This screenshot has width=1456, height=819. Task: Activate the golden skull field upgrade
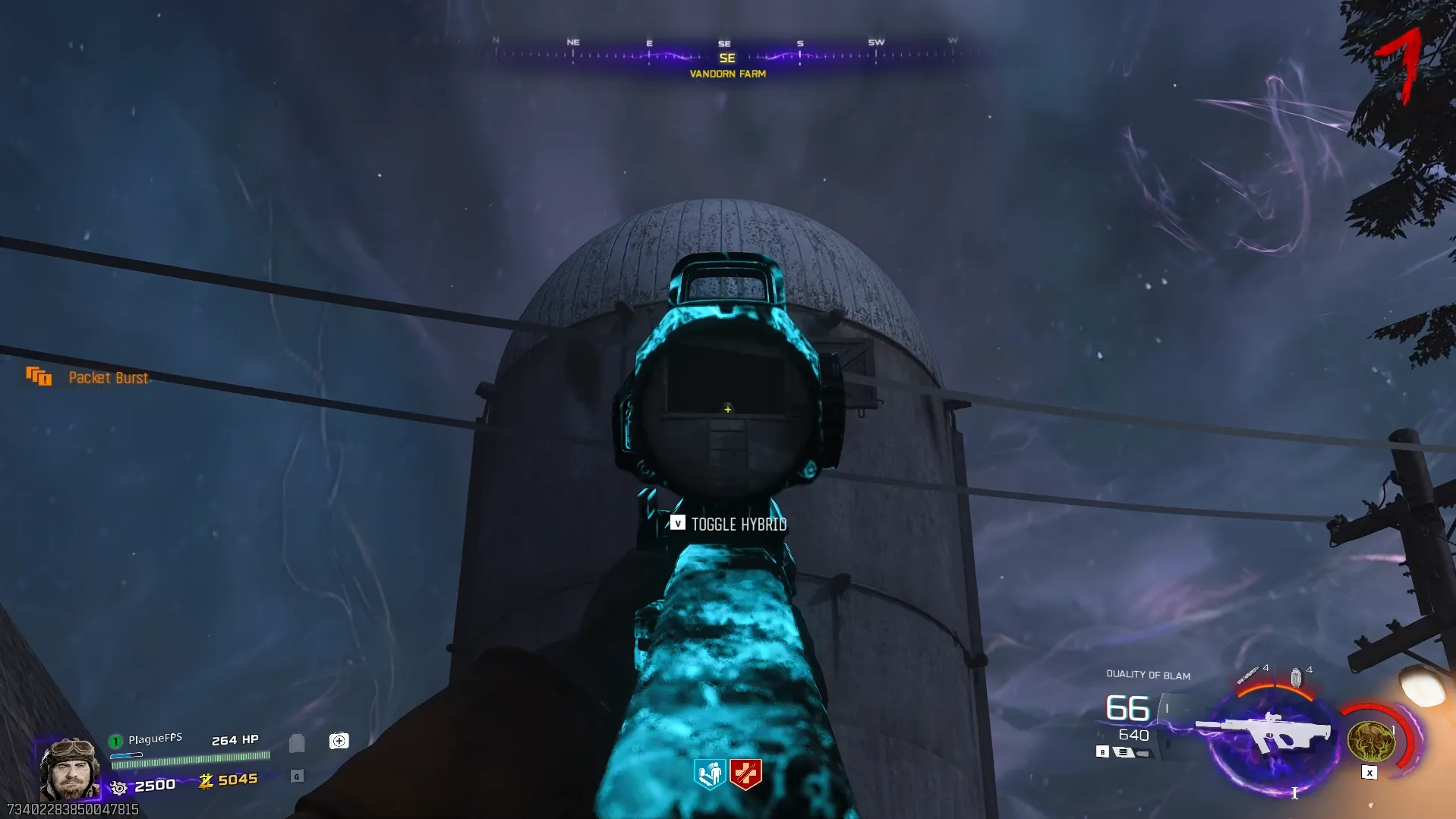point(1371,742)
